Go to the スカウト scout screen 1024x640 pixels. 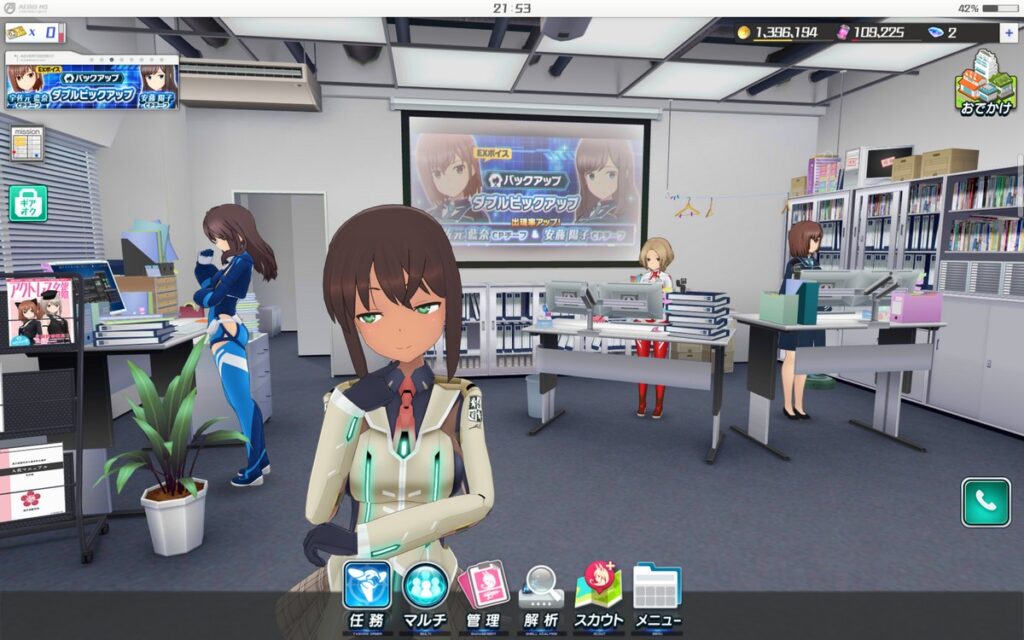599,596
